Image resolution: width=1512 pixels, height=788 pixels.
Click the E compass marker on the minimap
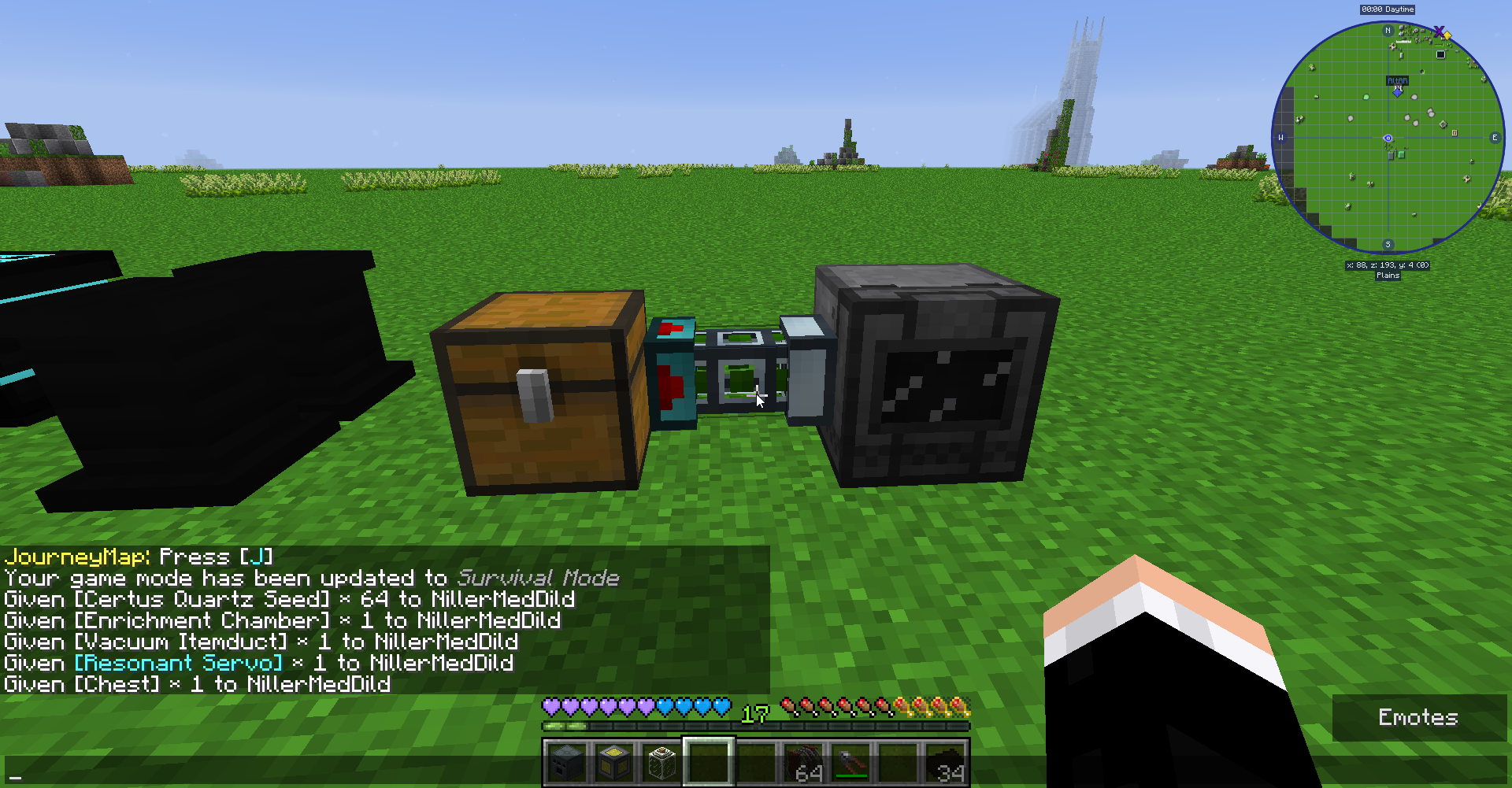[x=1495, y=138]
